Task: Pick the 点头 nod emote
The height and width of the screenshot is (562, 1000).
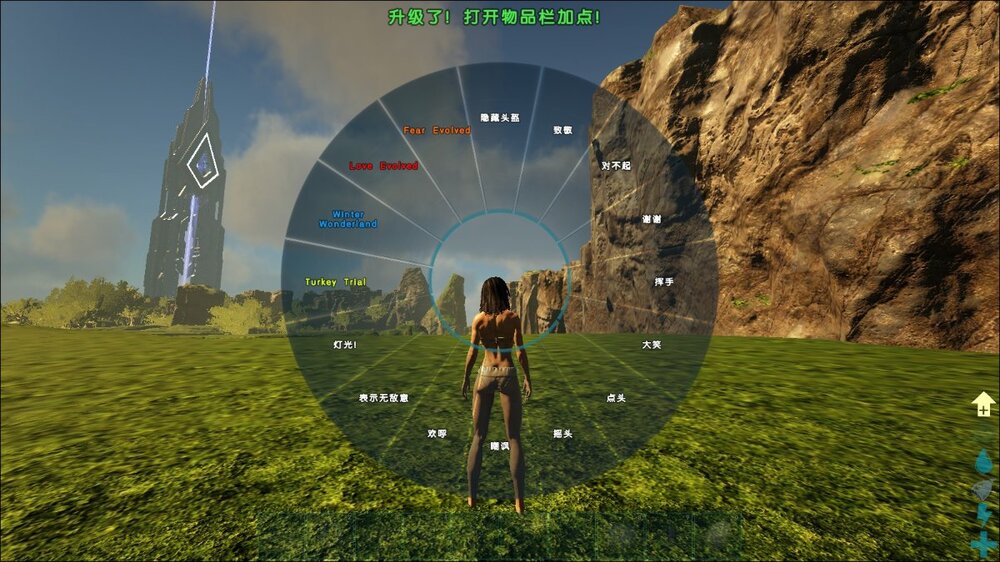Action: (616, 398)
